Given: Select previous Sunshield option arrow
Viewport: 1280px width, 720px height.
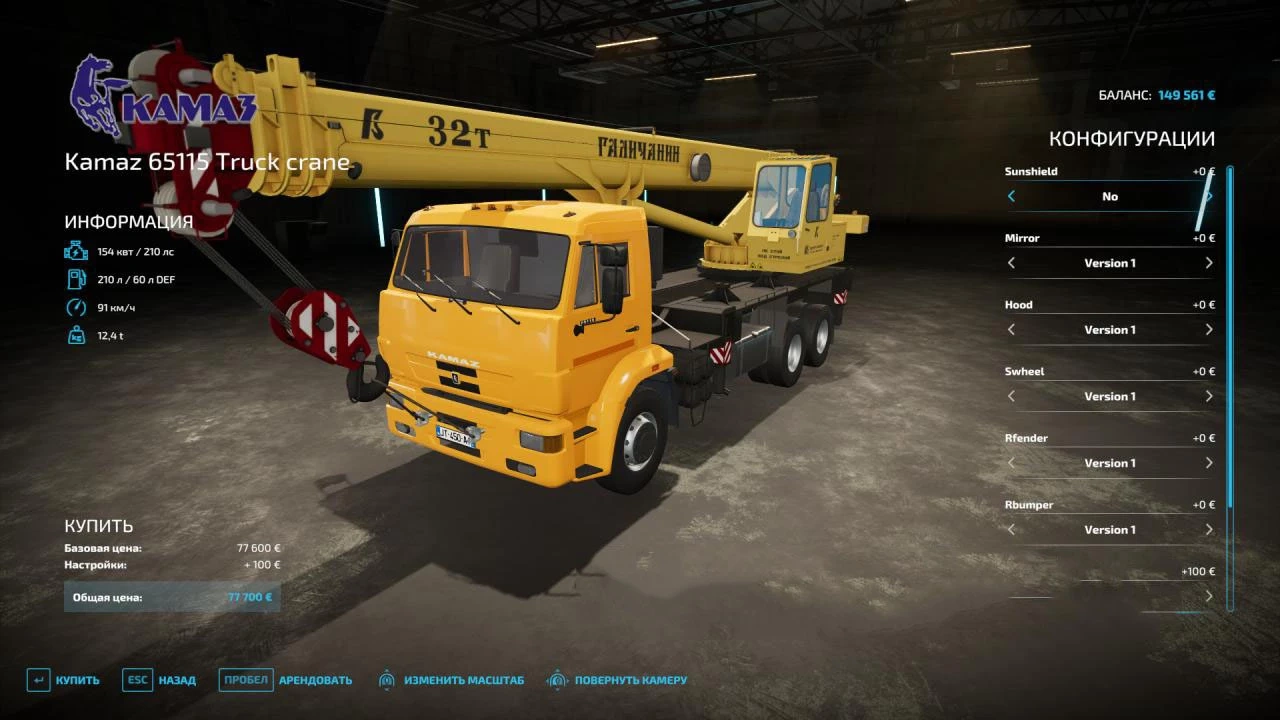Looking at the screenshot, I should [1011, 197].
